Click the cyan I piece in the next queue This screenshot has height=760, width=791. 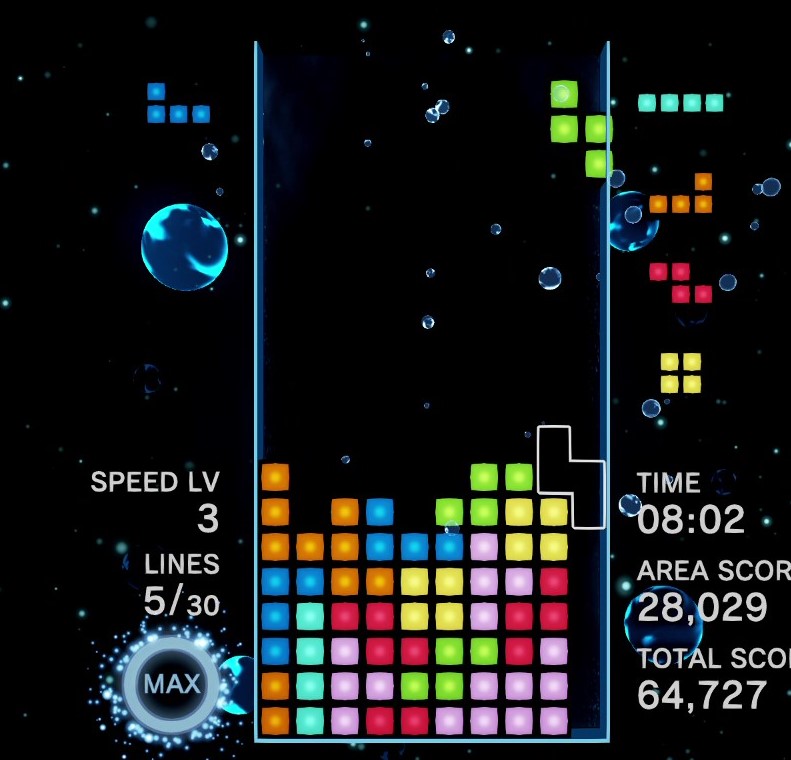click(680, 102)
